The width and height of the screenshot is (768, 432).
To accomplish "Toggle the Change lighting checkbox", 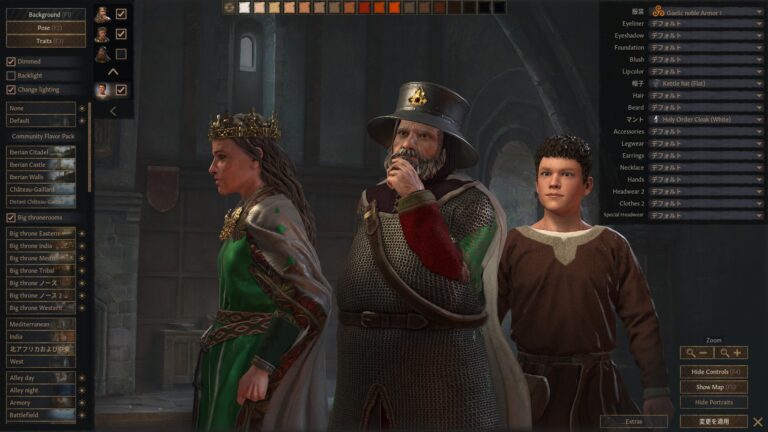I will (11, 90).
